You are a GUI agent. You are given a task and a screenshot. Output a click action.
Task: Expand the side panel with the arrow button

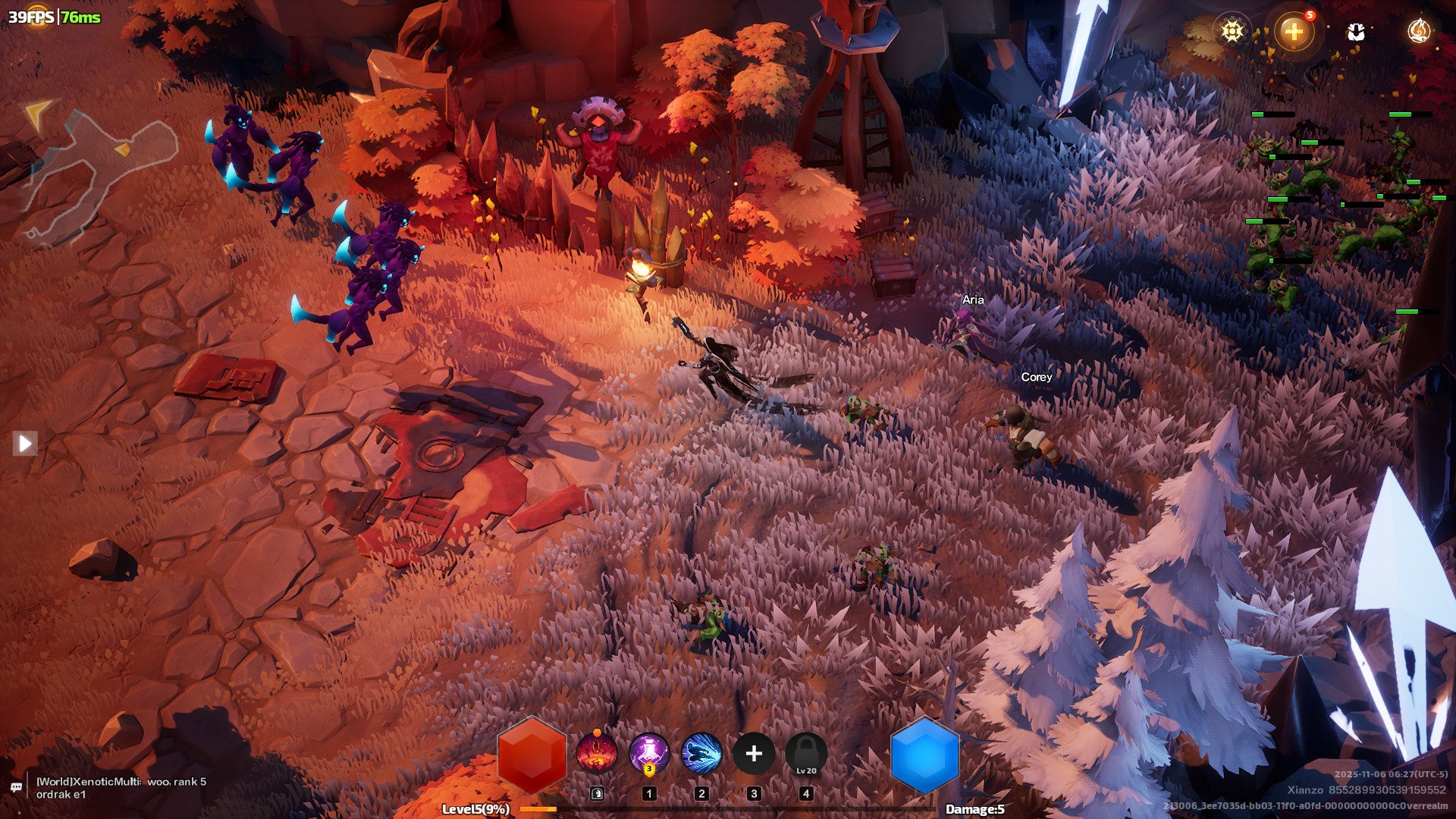click(x=25, y=443)
